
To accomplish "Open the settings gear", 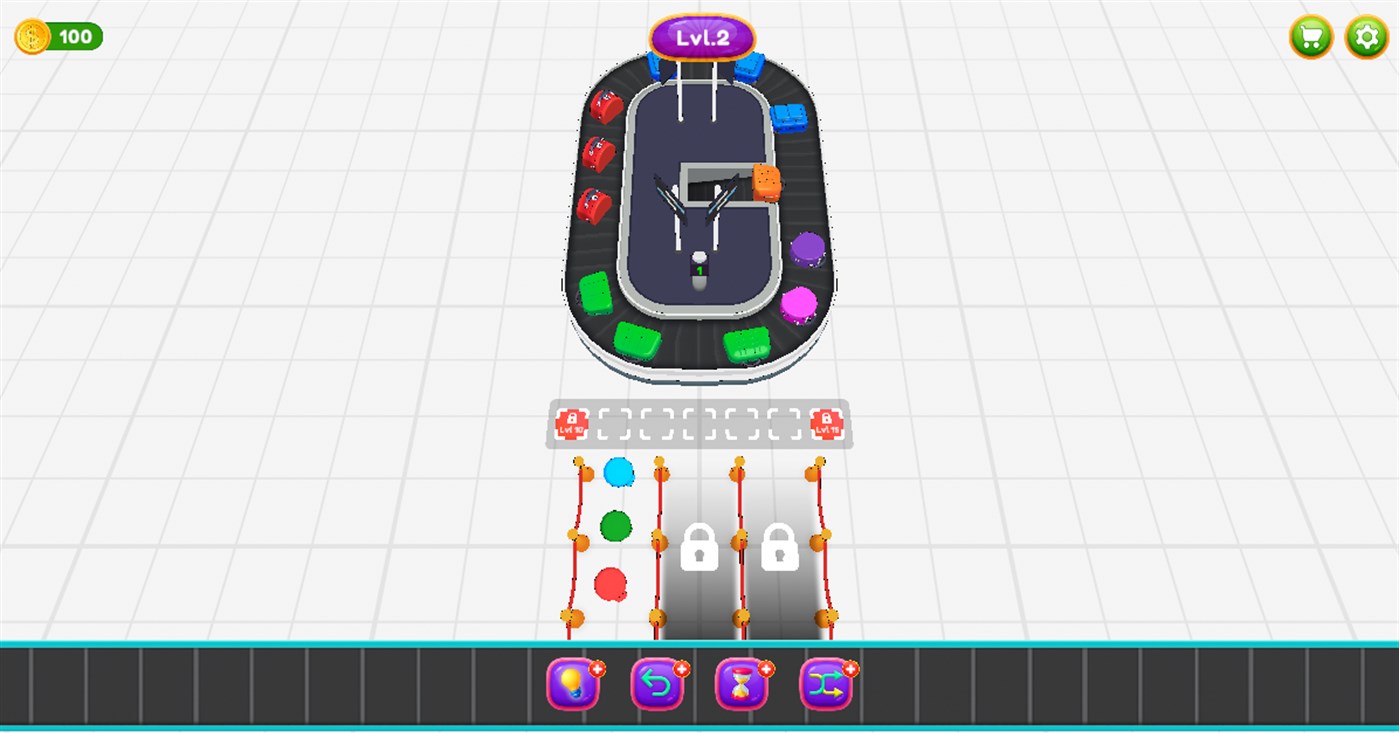I will (x=1368, y=37).
